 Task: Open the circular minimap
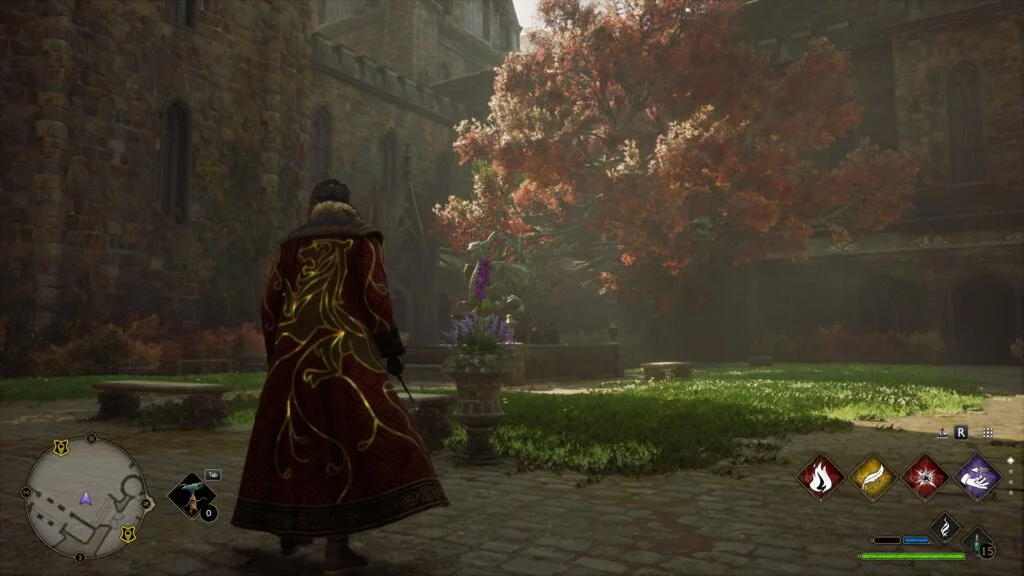click(86, 497)
